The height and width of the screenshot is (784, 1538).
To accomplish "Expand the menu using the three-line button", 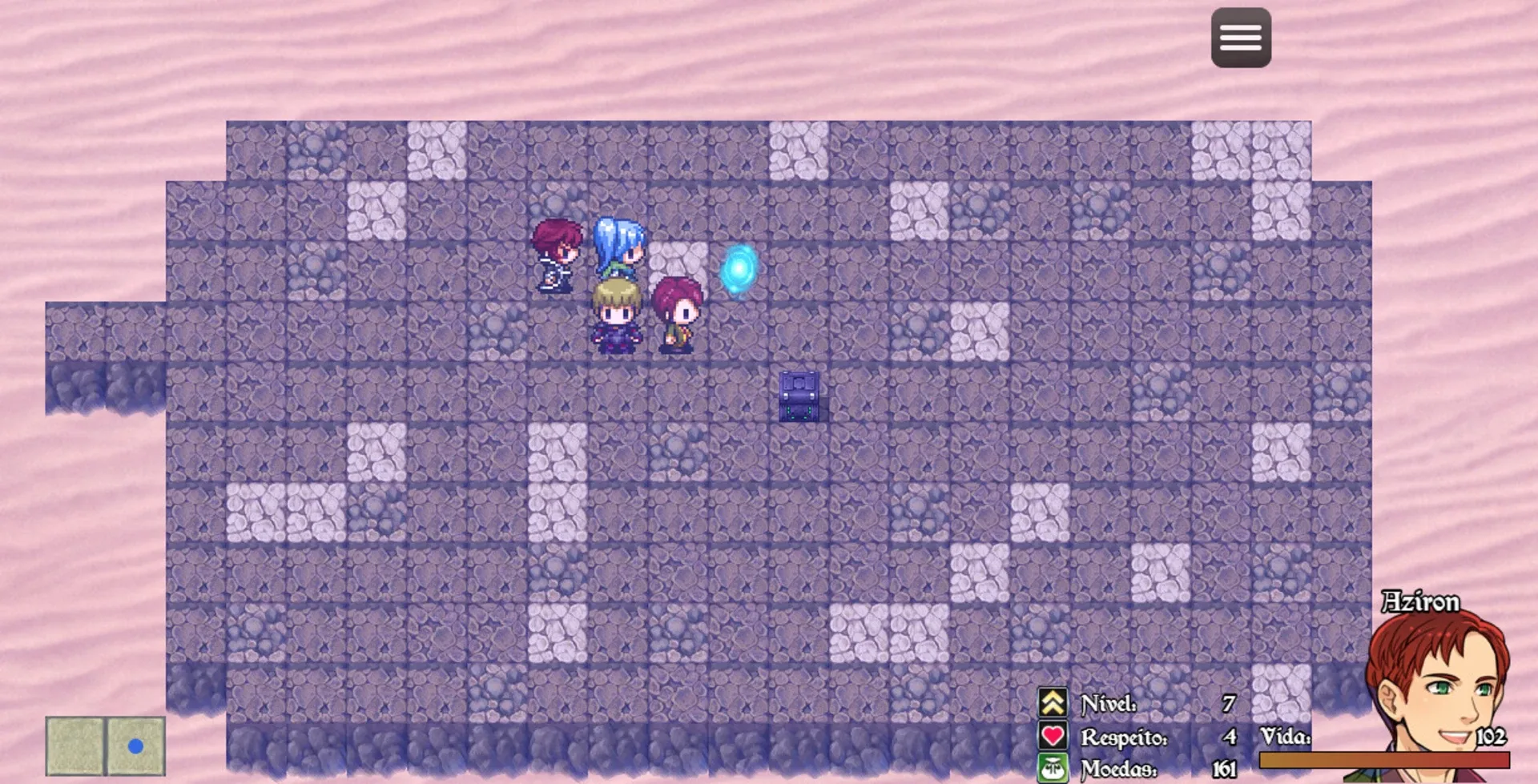I will click(x=1241, y=38).
